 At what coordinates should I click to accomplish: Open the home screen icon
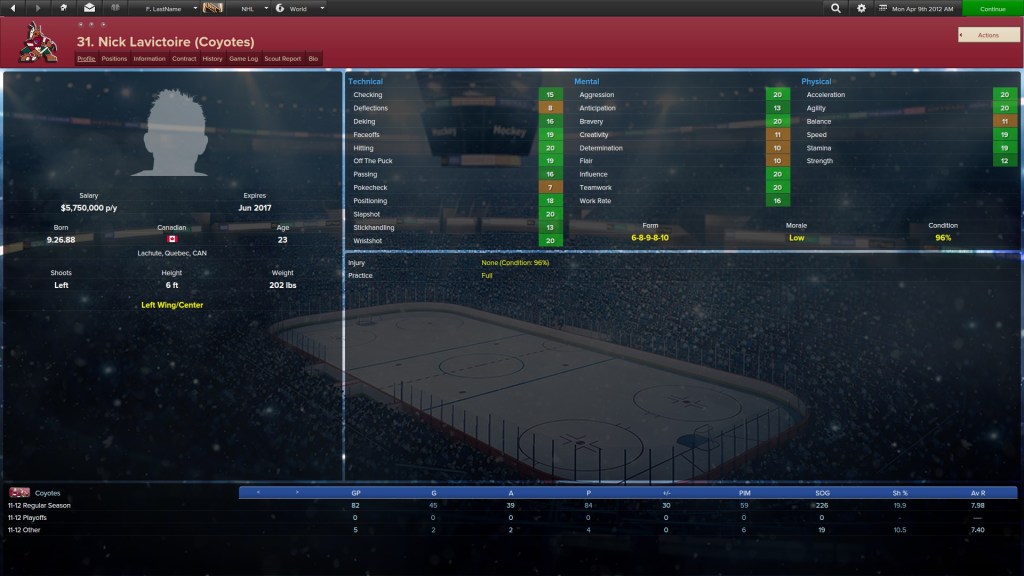64,8
